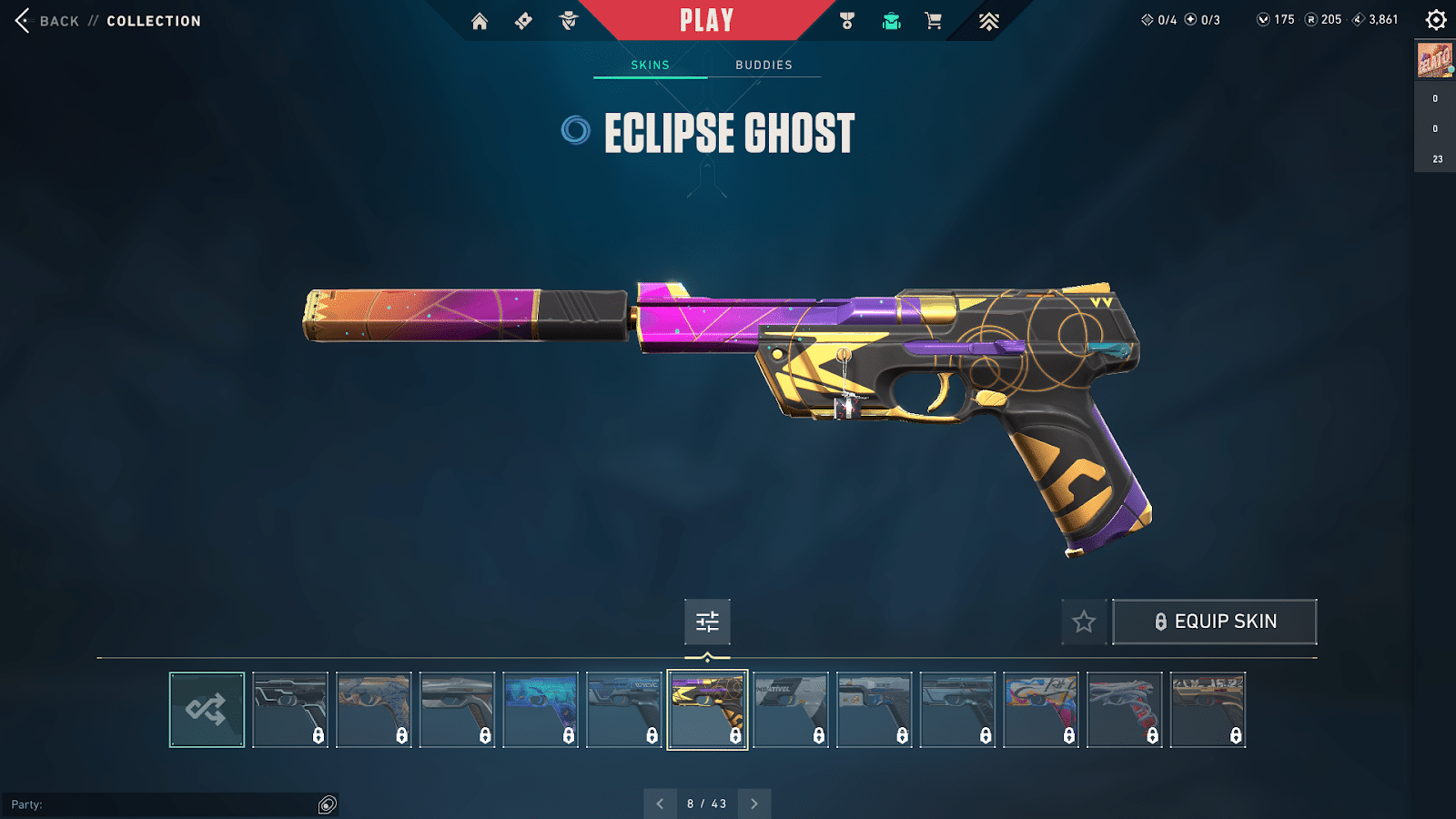Open skin variant customization sliders

[x=707, y=622]
